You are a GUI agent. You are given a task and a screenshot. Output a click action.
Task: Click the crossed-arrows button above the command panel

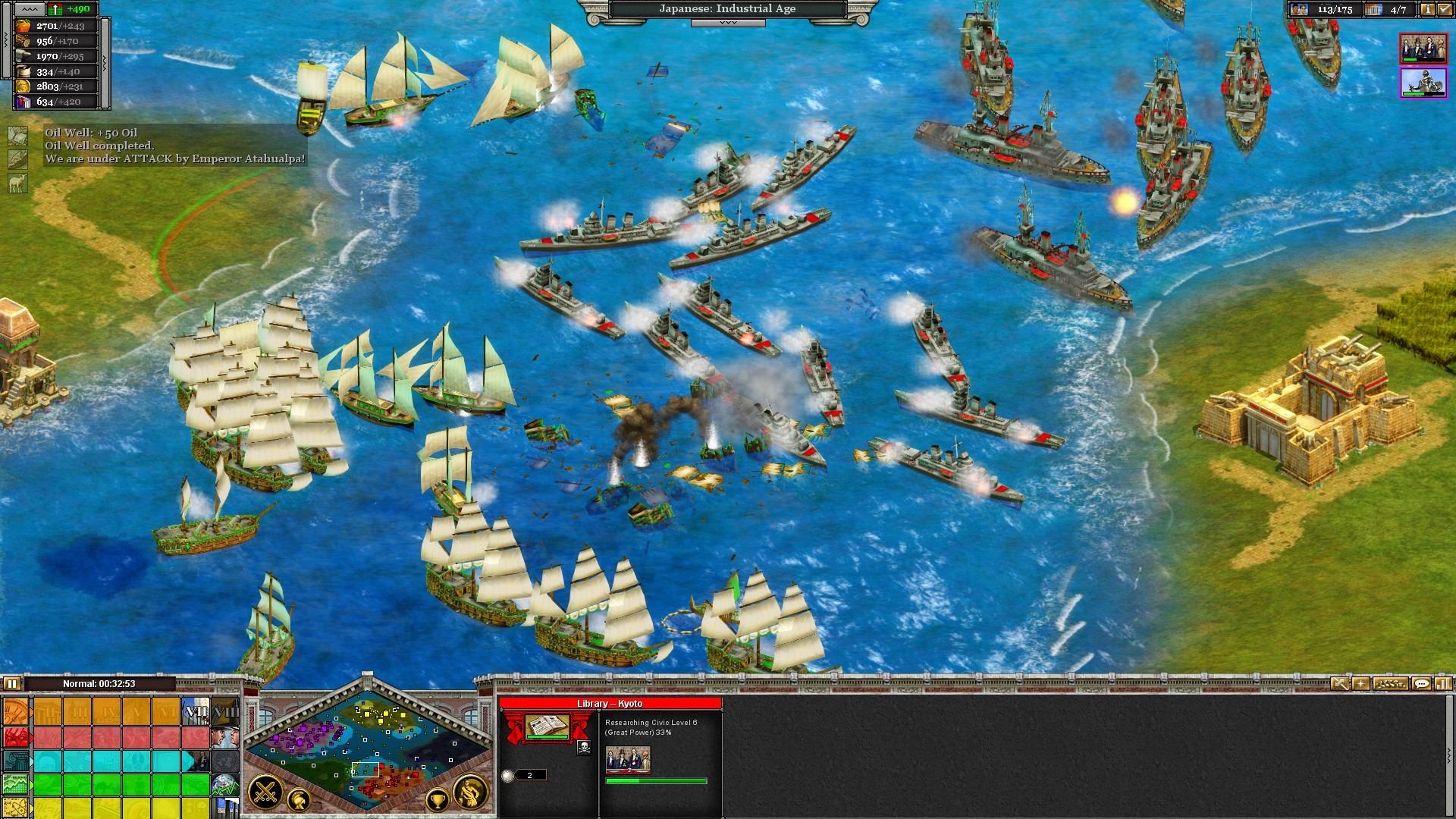(x=1340, y=684)
